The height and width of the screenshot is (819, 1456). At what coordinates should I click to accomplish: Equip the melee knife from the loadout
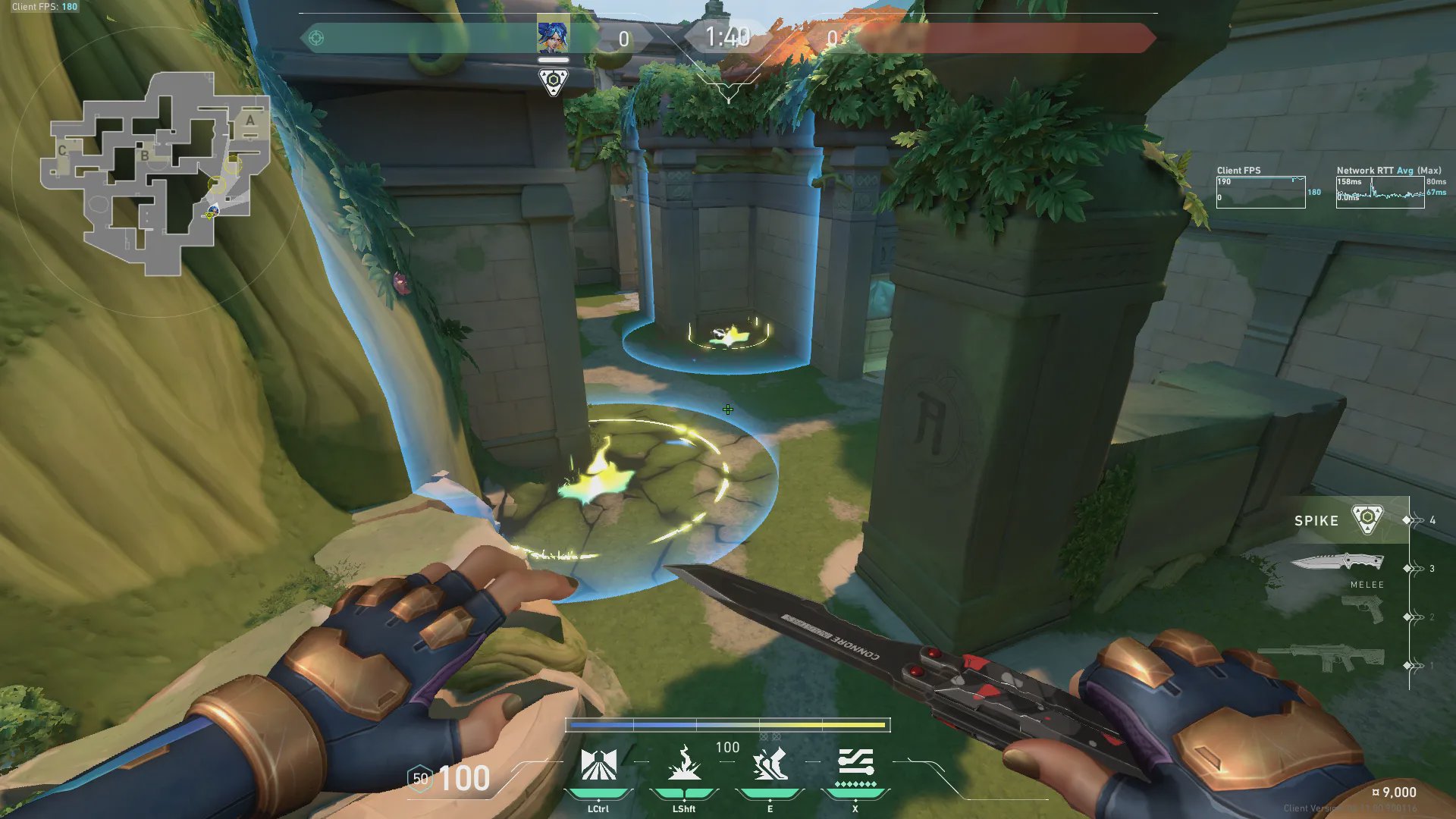1338,563
